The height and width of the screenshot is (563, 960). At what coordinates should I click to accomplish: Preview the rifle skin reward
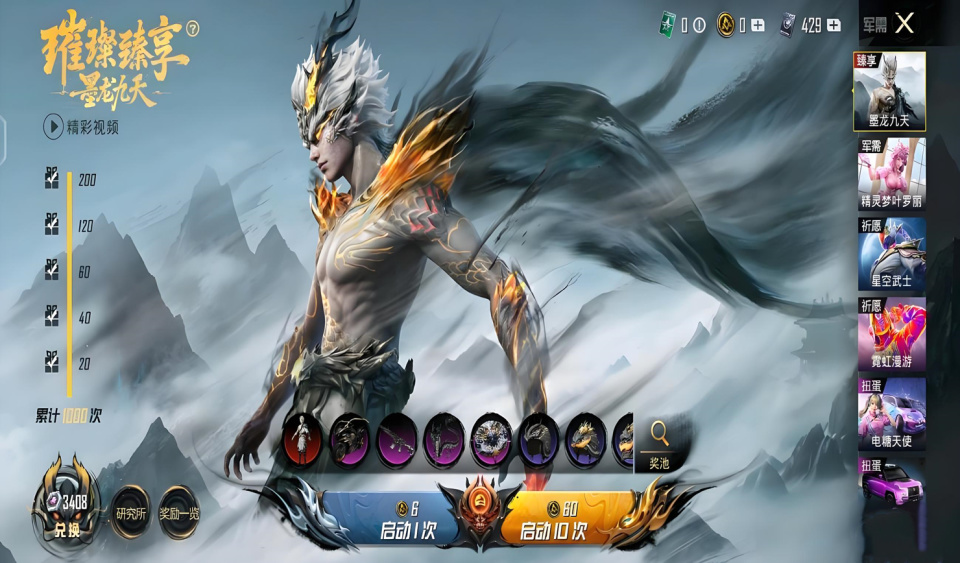point(397,439)
